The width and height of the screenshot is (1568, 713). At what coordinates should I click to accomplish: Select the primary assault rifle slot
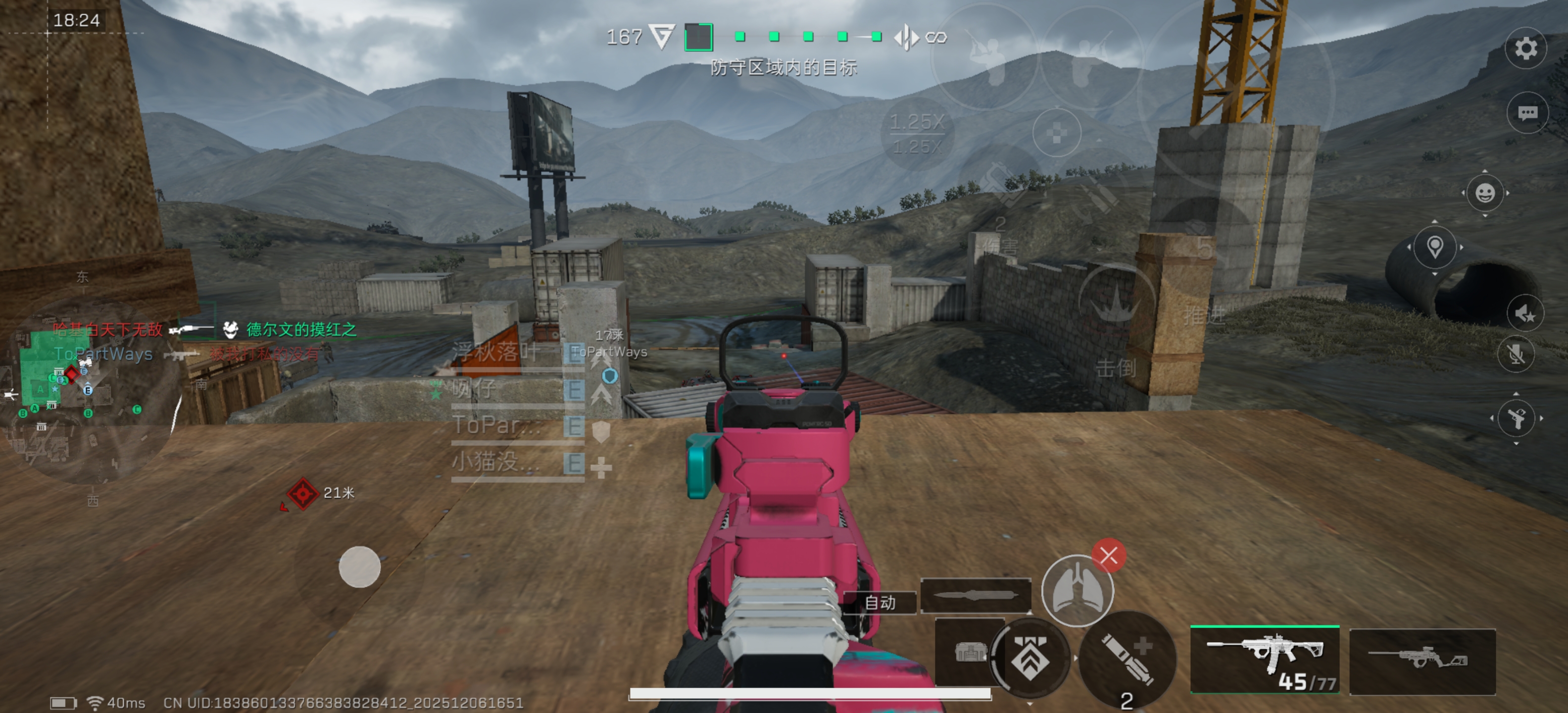coord(1265,660)
